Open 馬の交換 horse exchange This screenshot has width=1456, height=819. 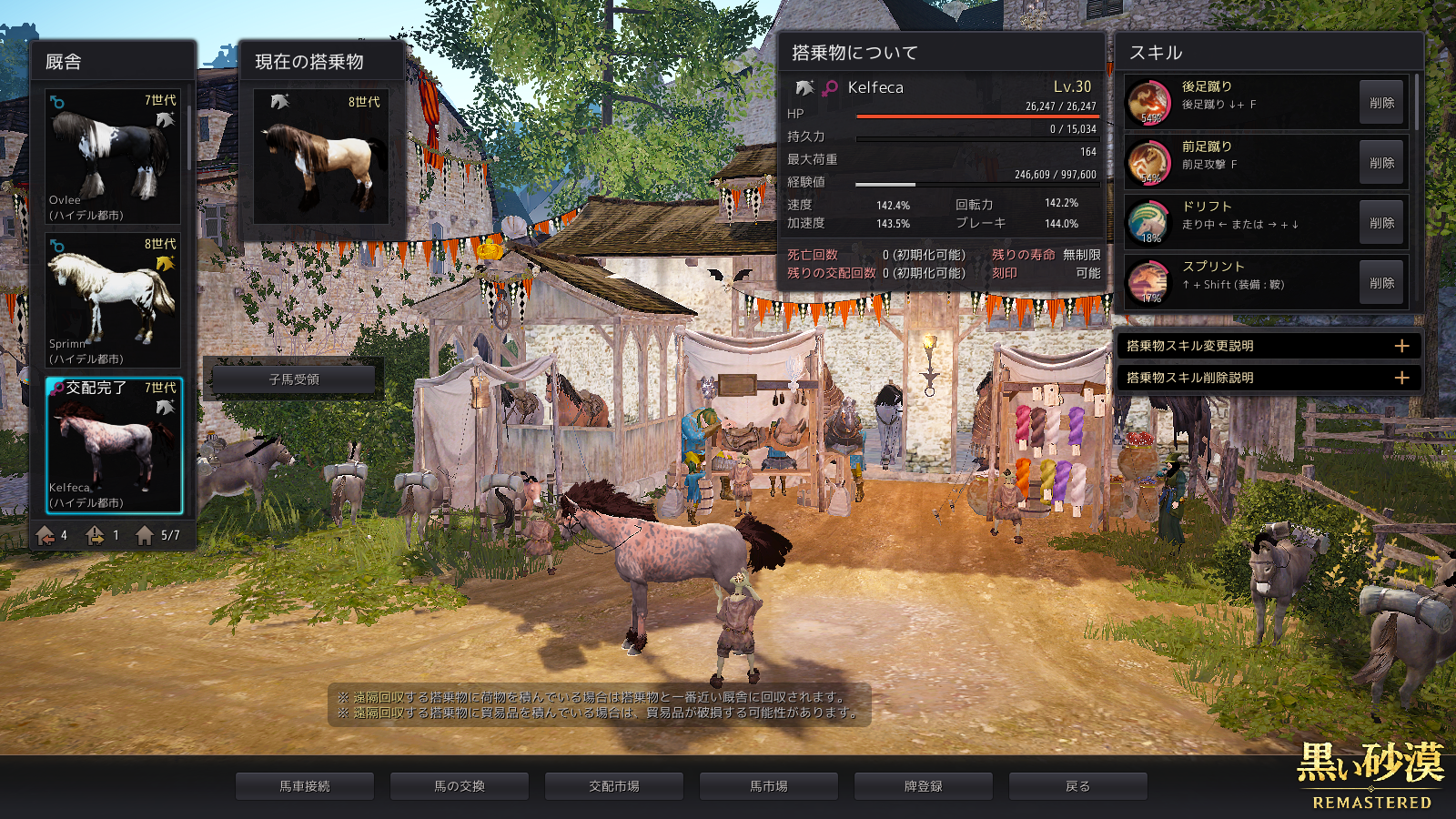(460, 786)
